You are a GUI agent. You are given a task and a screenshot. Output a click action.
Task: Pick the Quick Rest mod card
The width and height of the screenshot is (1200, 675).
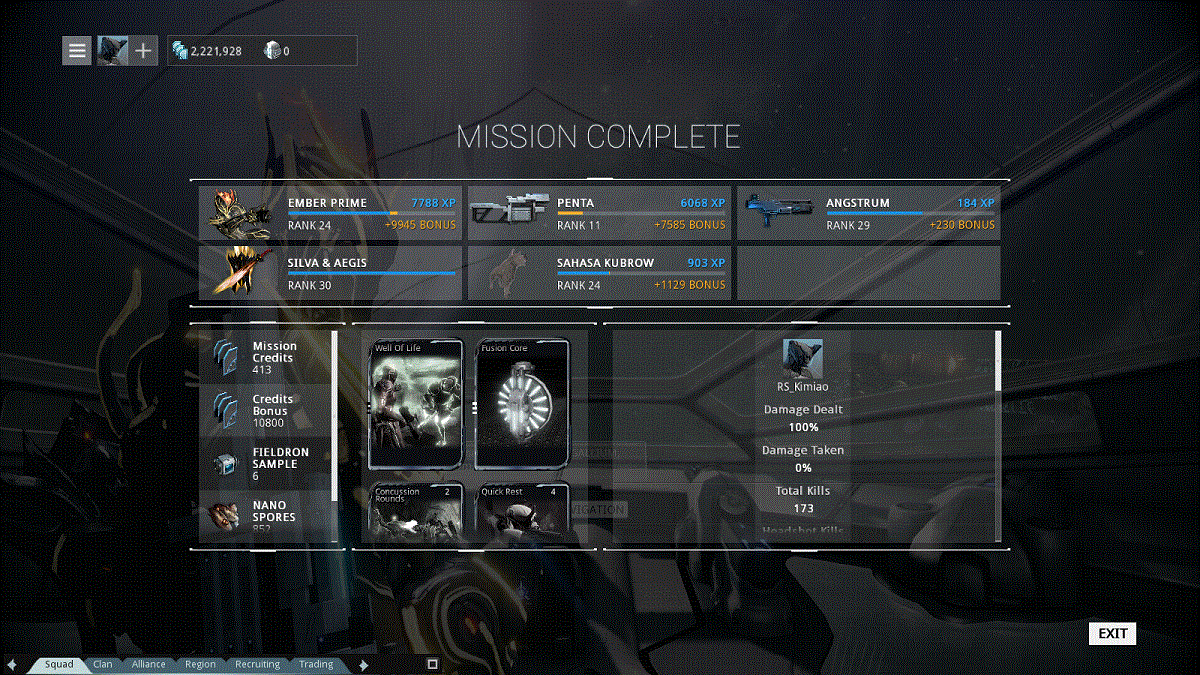pyautogui.click(x=522, y=510)
